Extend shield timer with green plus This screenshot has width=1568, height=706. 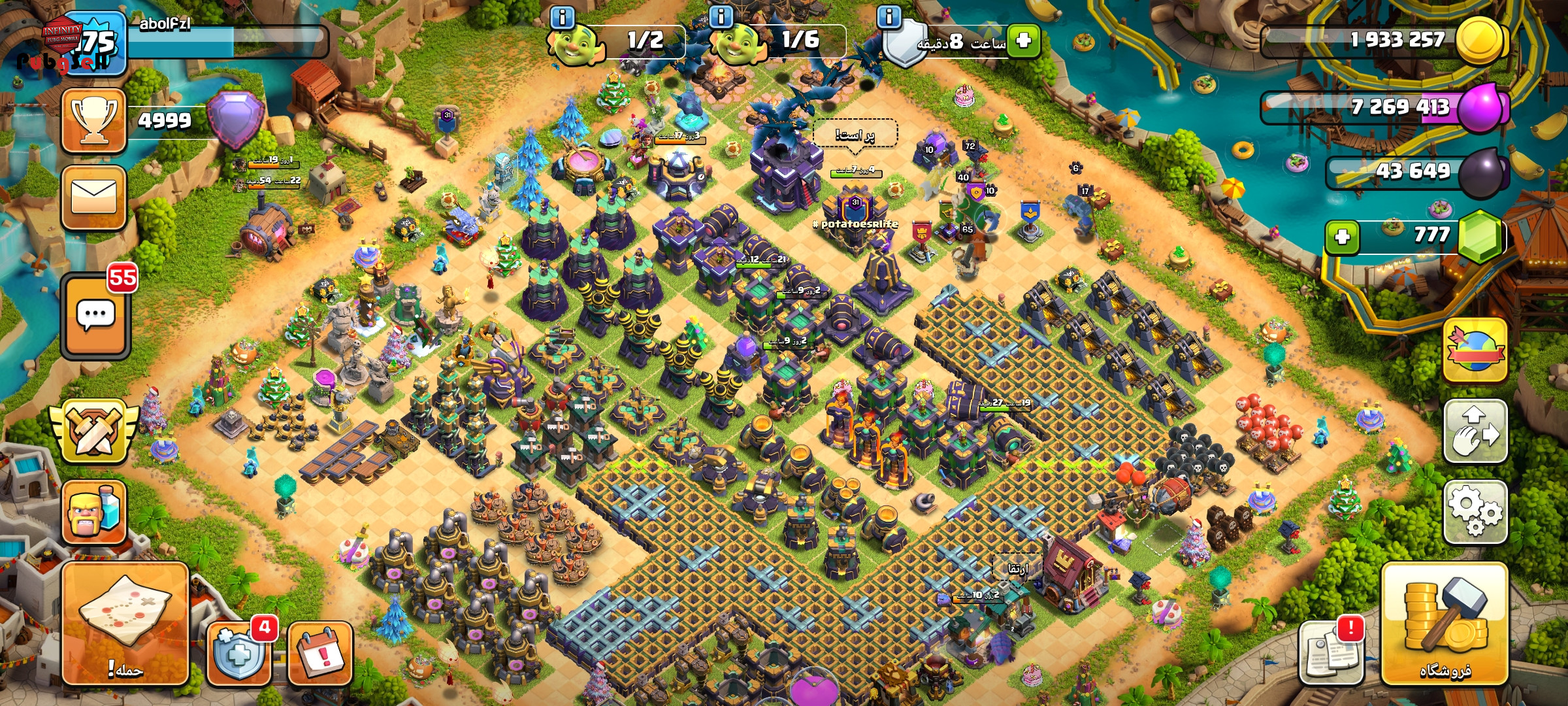(x=1023, y=41)
